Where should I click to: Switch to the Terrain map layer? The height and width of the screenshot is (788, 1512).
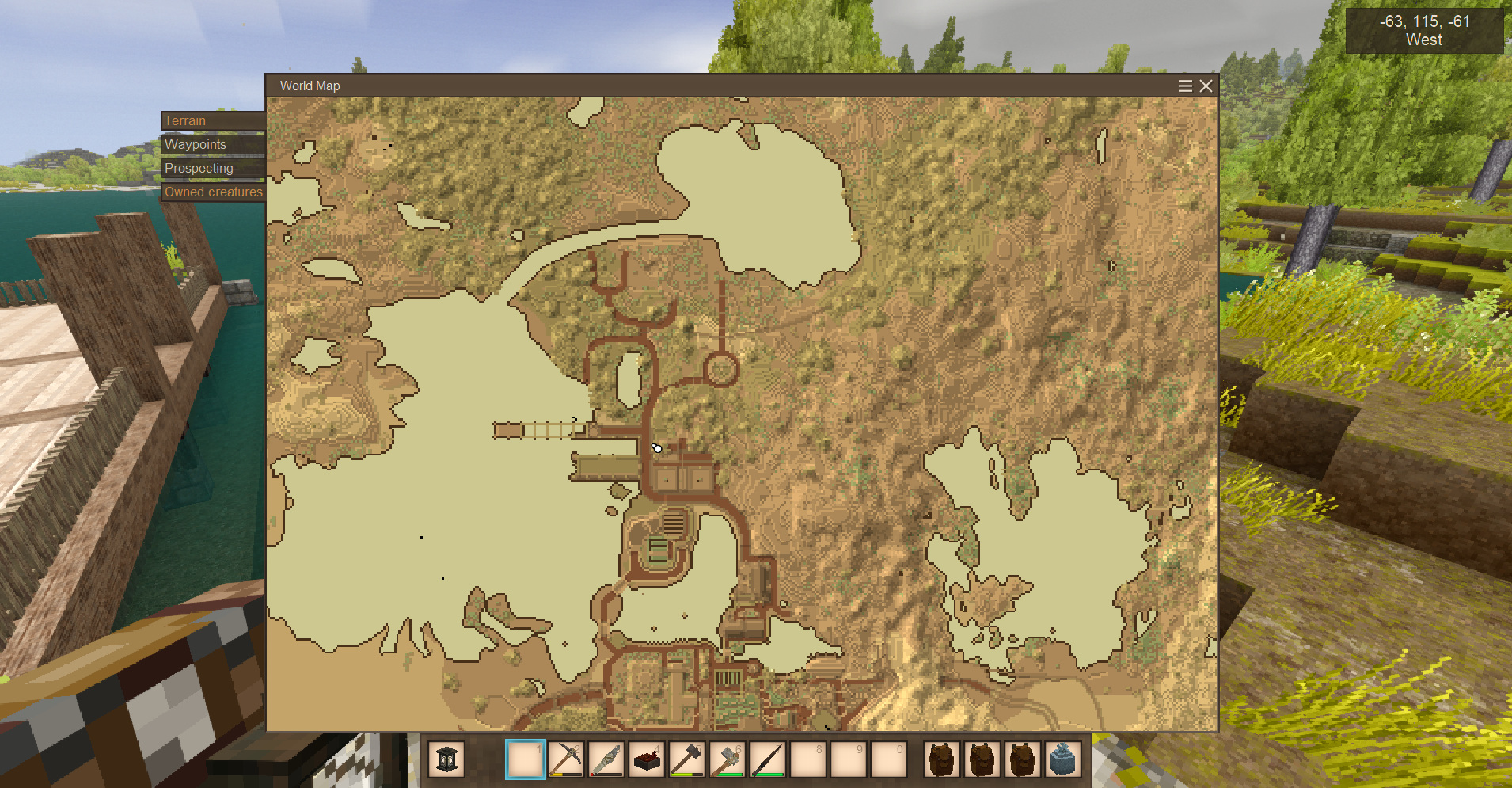(212, 120)
